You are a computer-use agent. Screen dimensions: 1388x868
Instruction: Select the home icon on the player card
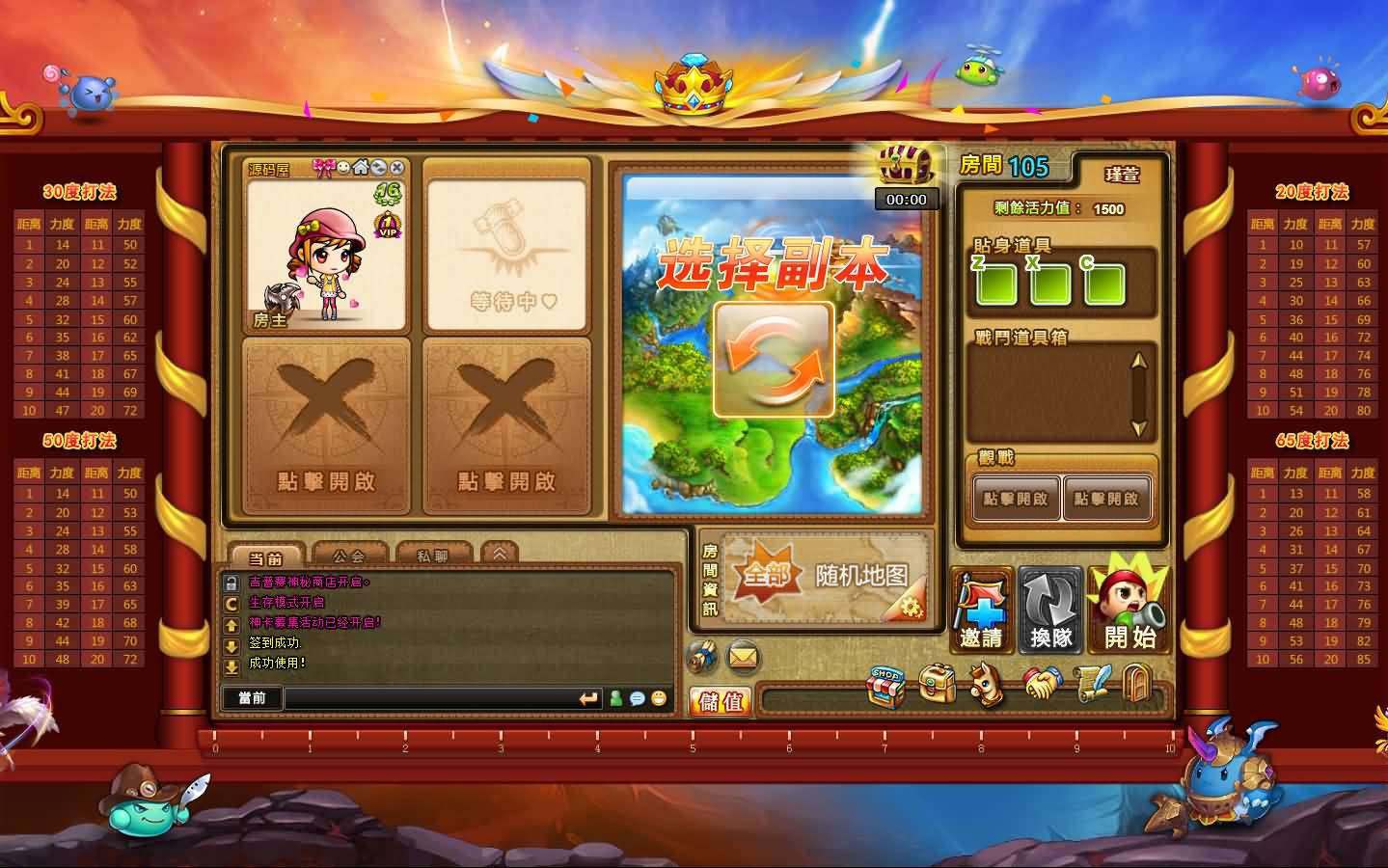point(361,166)
